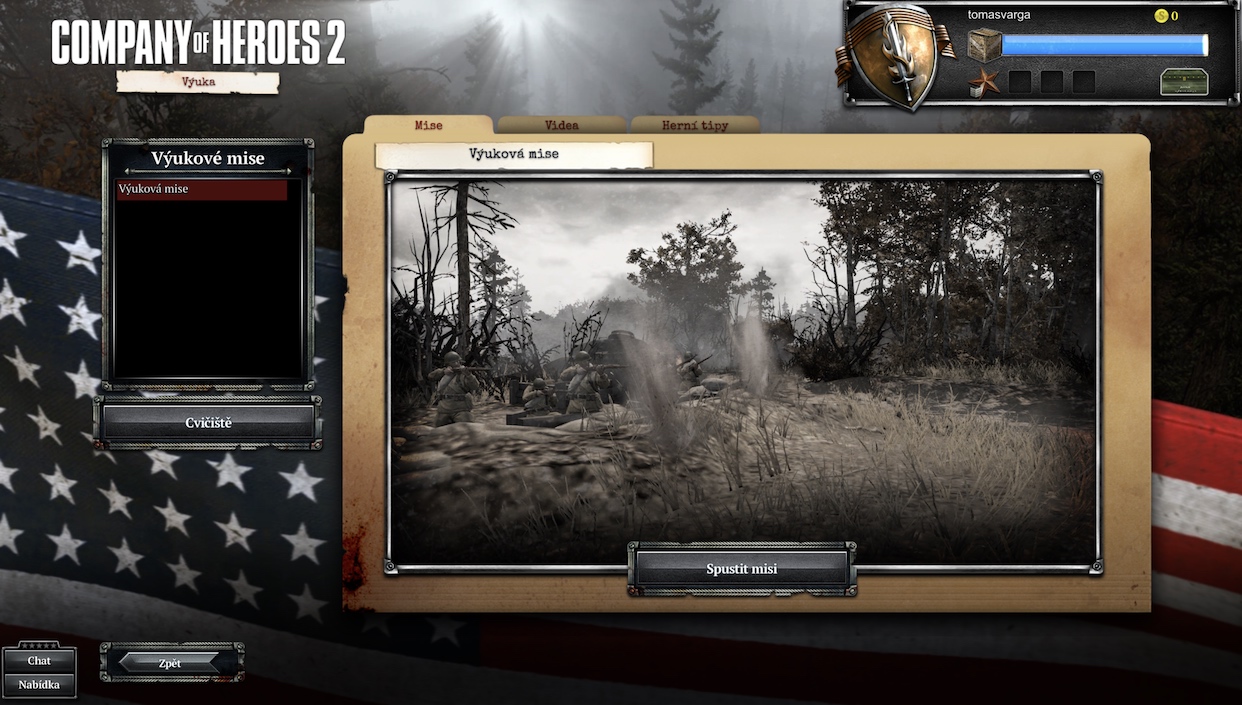
Task: Switch to the Herní tipy tab
Action: (x=694, y=126)
